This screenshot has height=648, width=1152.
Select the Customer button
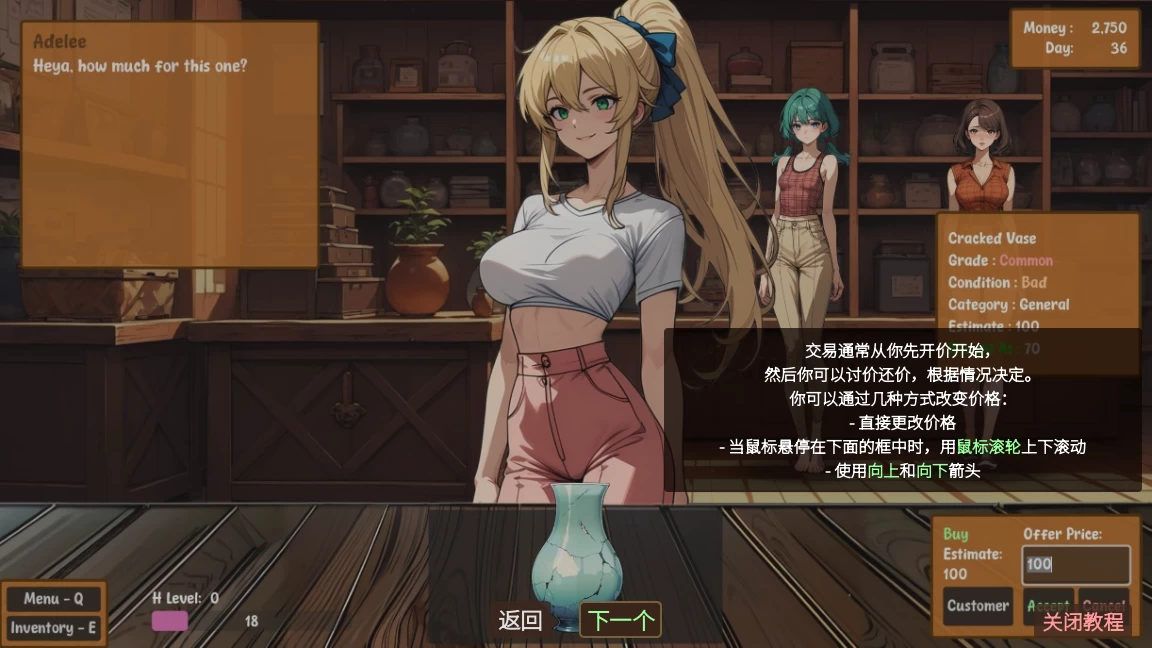(x=977, y=605)
